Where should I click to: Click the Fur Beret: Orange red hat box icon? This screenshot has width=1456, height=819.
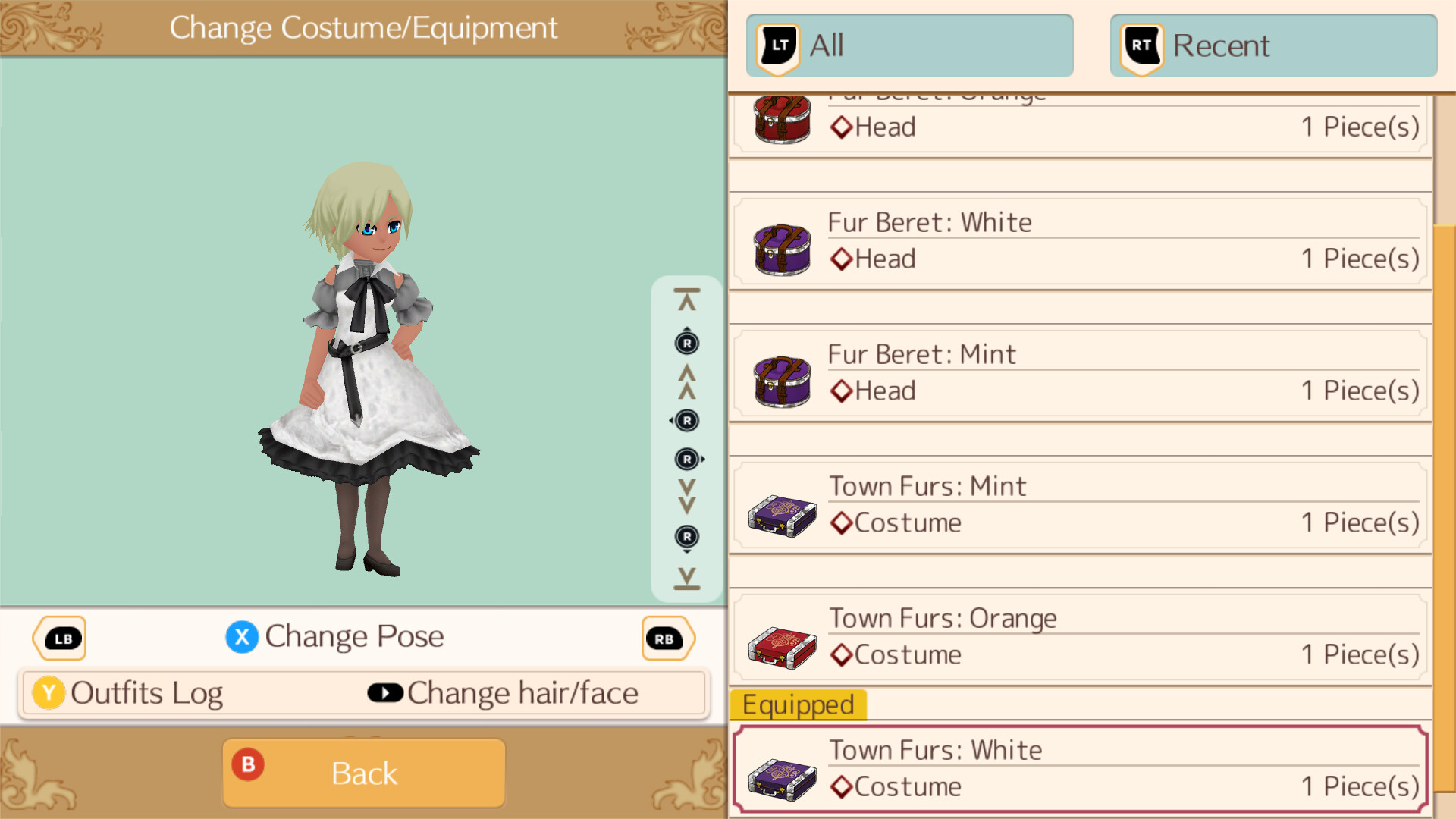(x=783, y=120)
